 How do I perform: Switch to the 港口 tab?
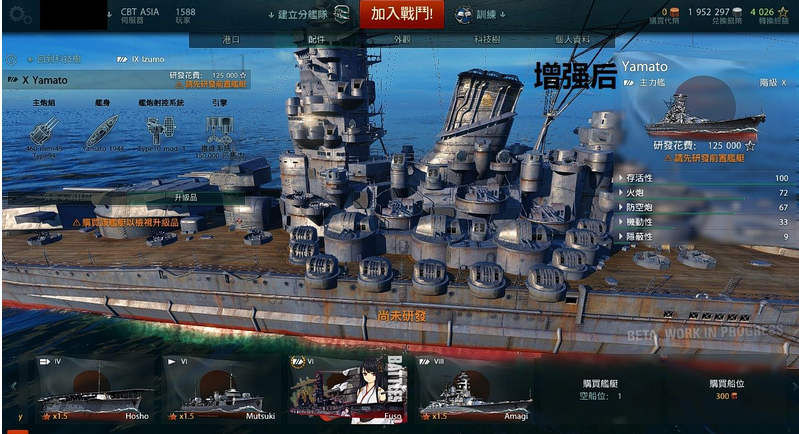tap(230, 40)
